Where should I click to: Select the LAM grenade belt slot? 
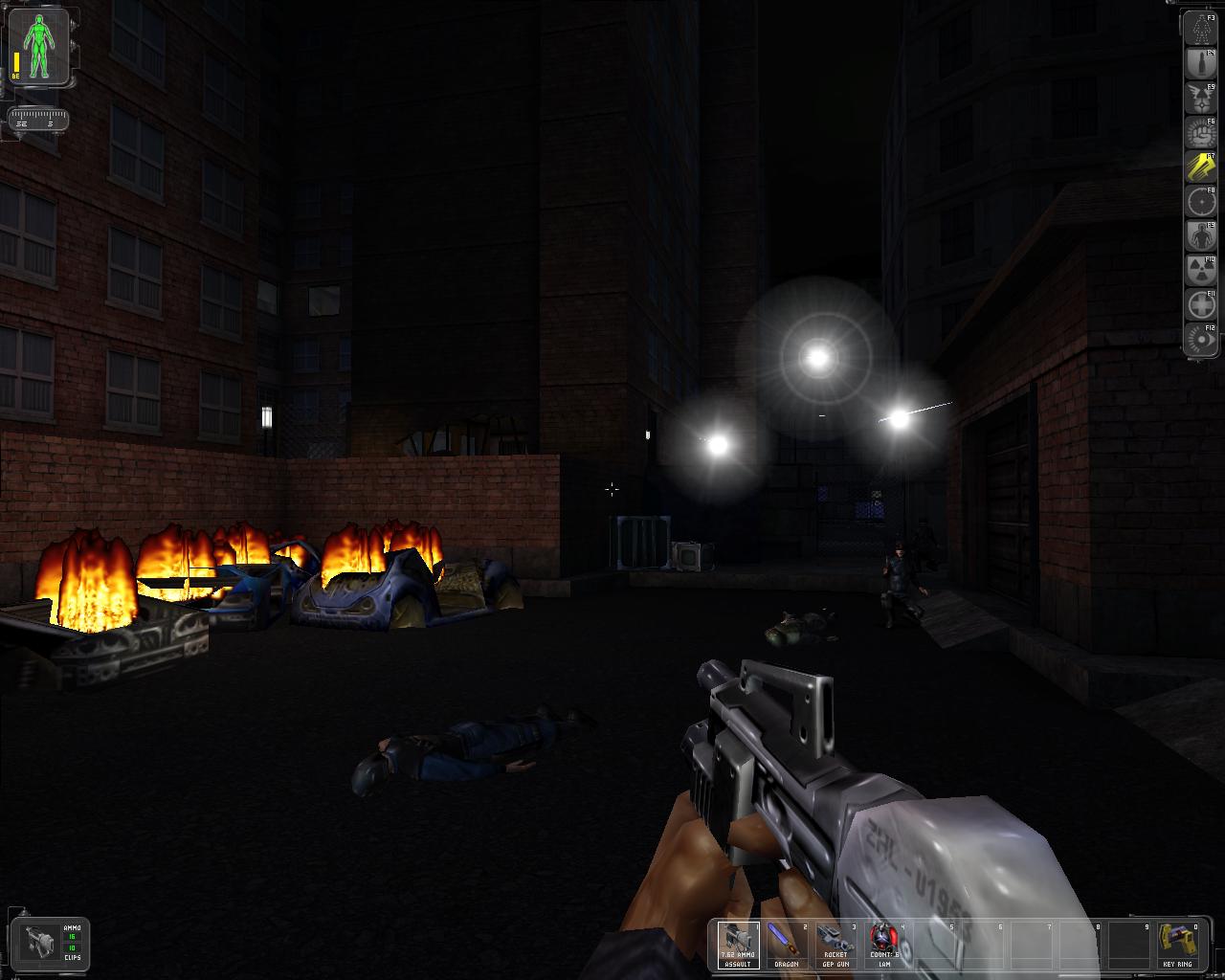tap(883, 945)
